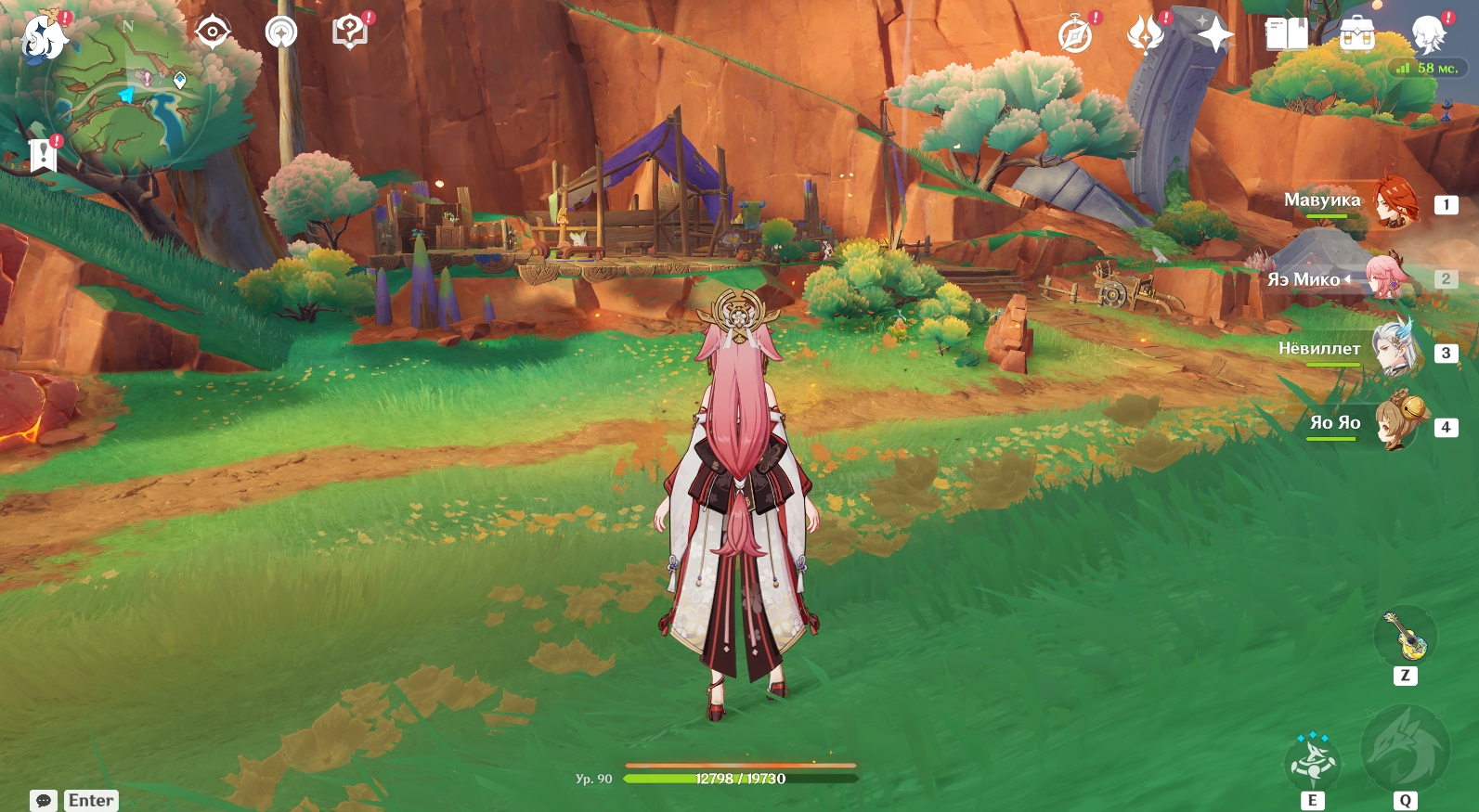Open the question mark tutorial book icon
The image size is (1479, 812).
click(350, 32)
